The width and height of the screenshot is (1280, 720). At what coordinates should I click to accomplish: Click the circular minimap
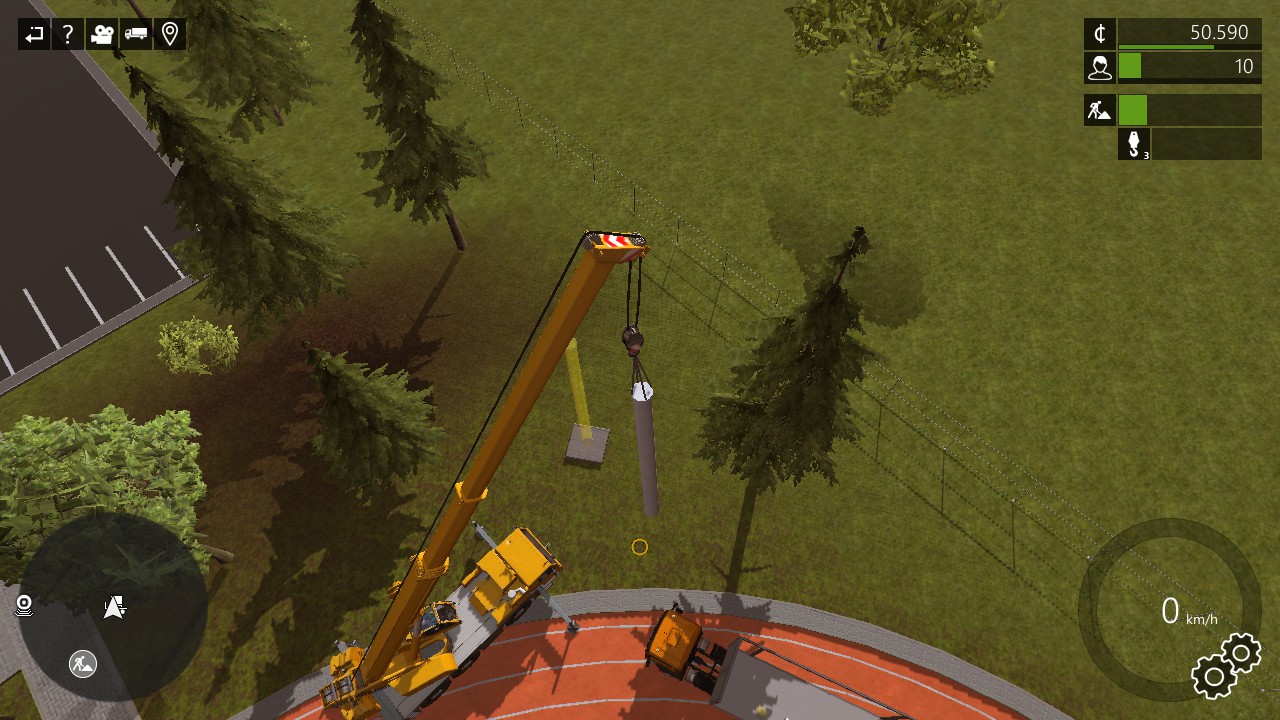[x=113, y=606]
